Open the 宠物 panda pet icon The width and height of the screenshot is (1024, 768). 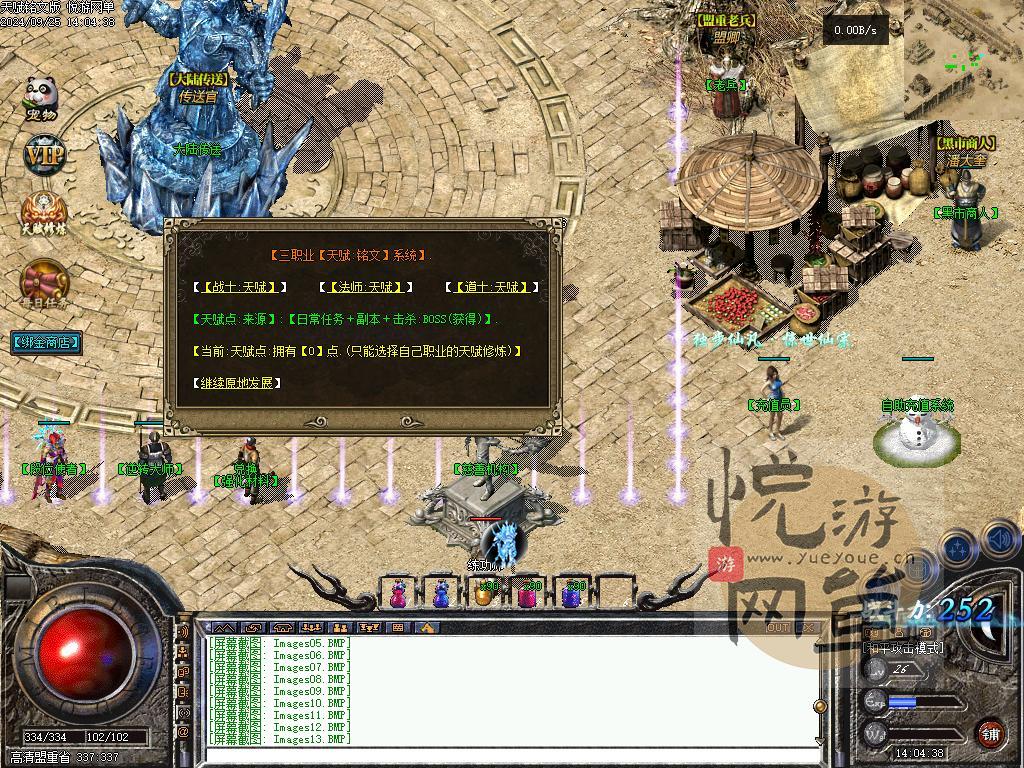tap(41, 100)
